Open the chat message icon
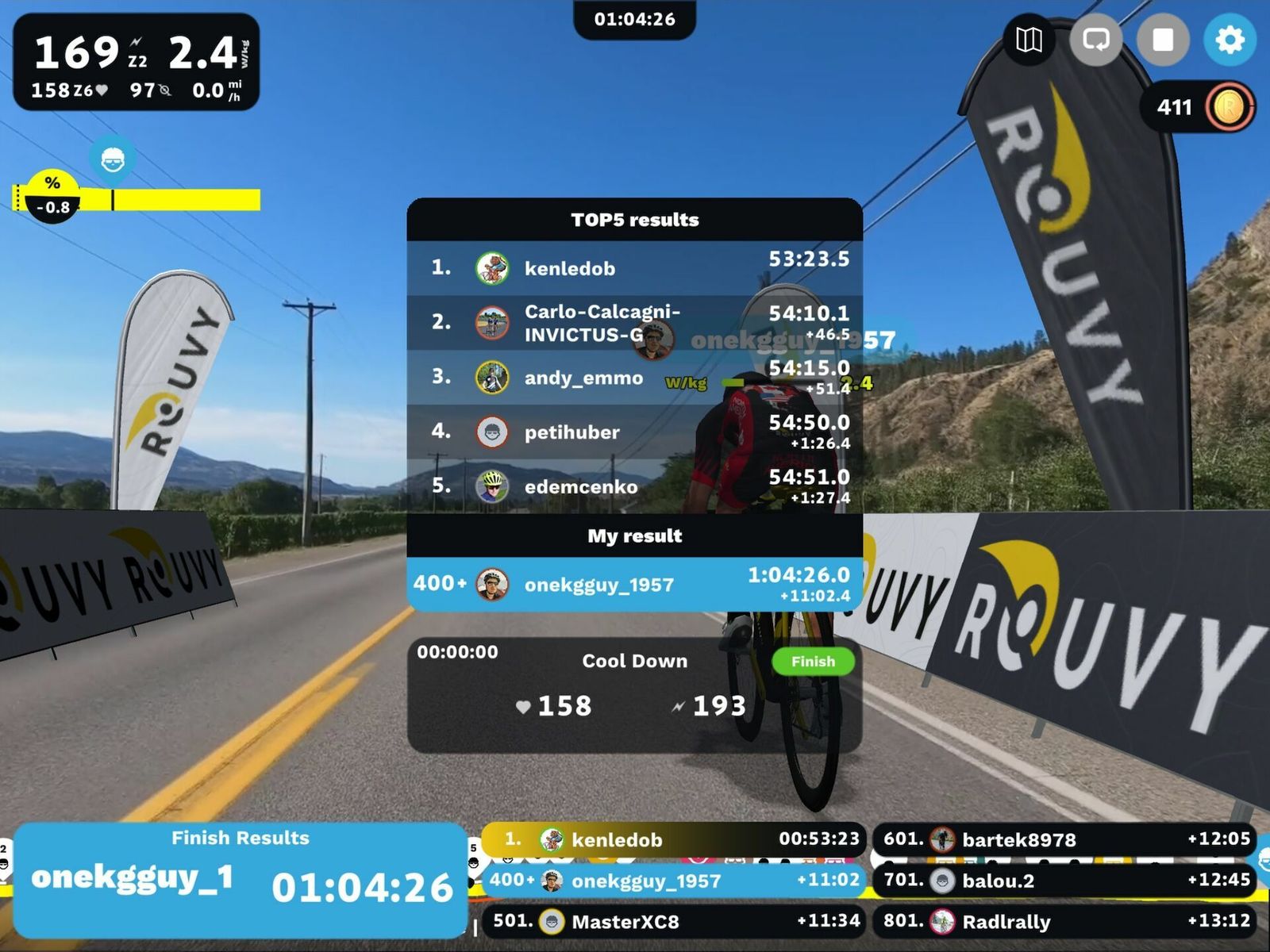This screenshot has height=952, width=1270. [1095, 40]
